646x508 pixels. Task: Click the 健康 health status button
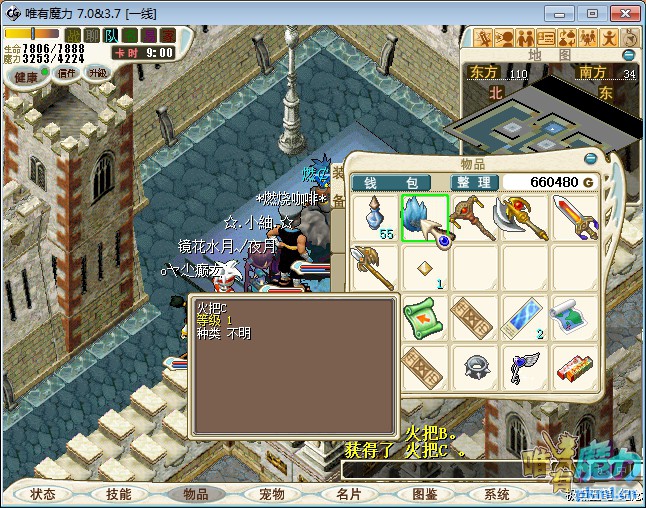26,76
